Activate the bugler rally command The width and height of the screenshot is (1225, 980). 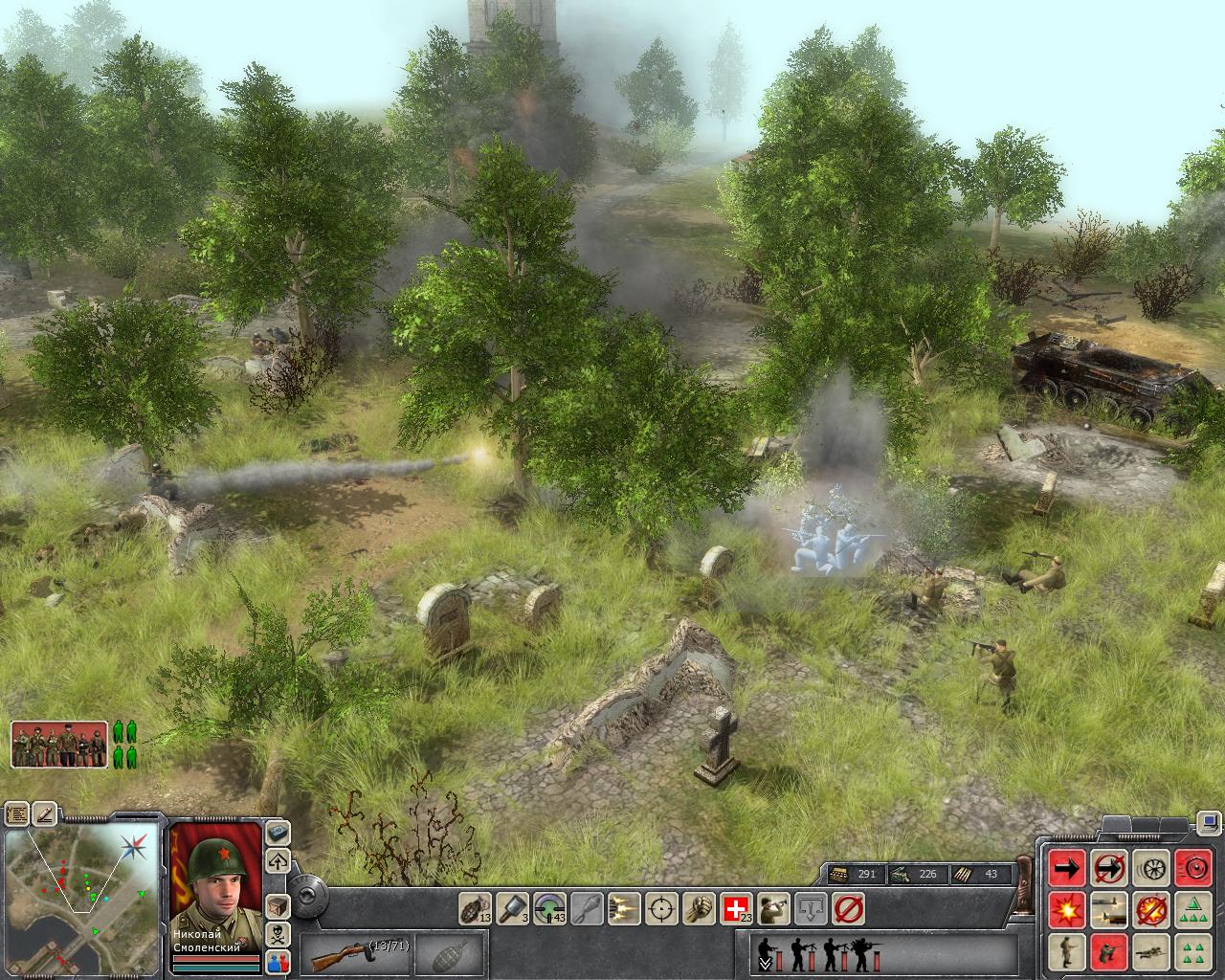pyautogui.click(x=773, y=908)
